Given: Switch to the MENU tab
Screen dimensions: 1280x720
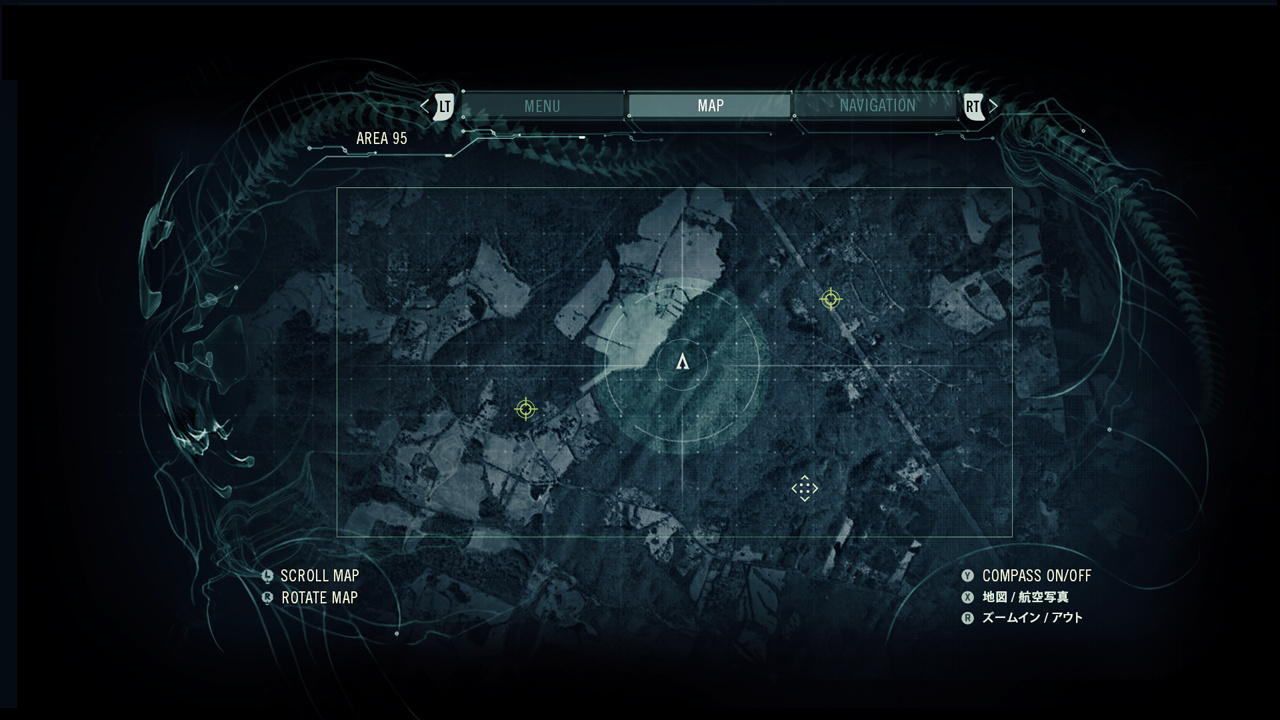Looking at the screenshot, I should click(544, 105).
